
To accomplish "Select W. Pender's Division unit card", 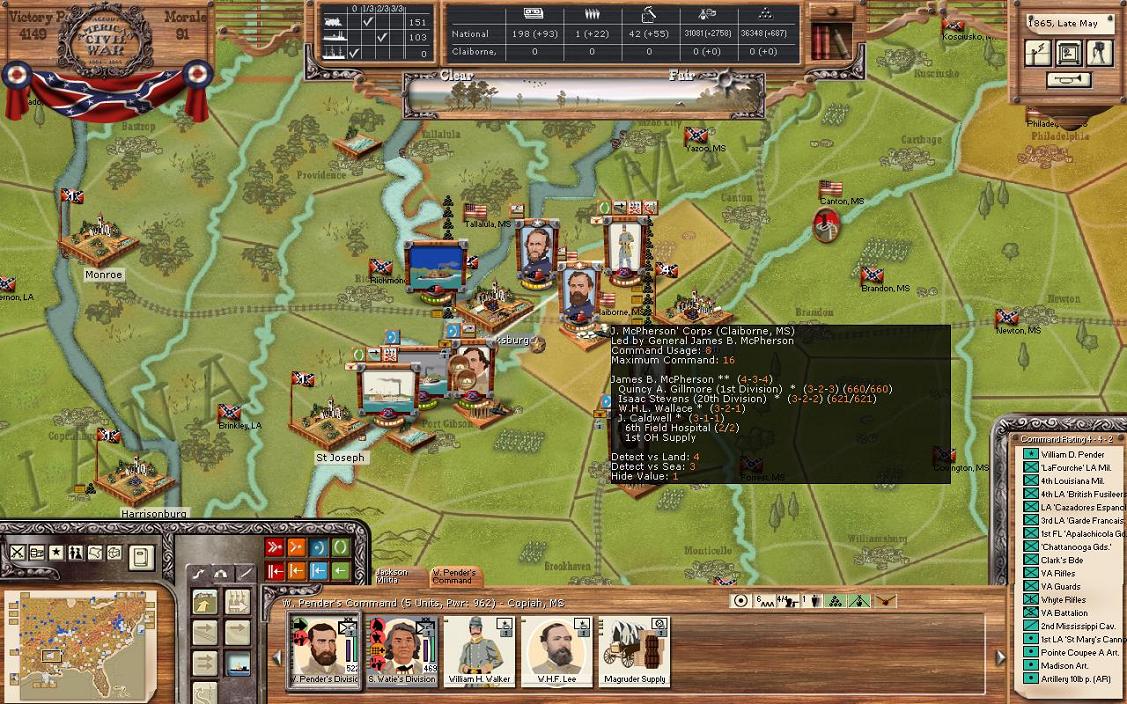I will click(x=323, y=651).
